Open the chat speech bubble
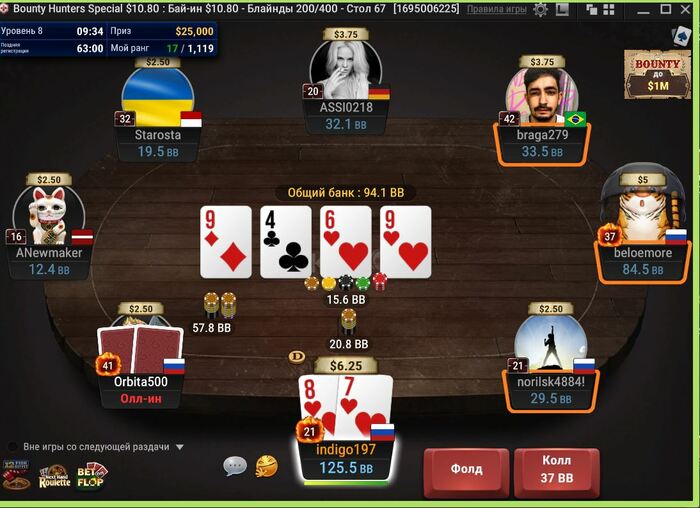 [x=235, y=466]
